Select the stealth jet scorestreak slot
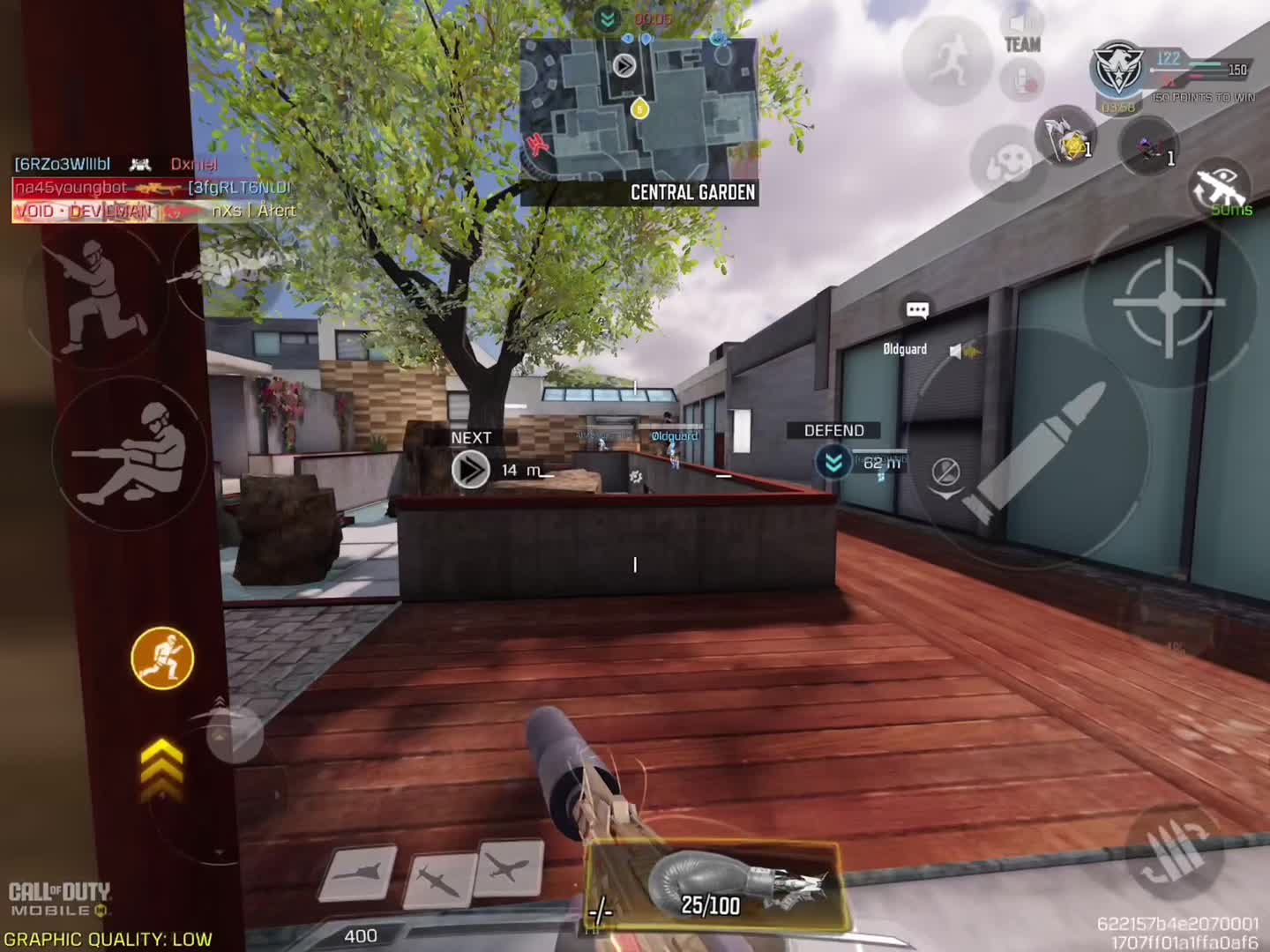This screenshot has height=952, width=1270. coord(358,873)
